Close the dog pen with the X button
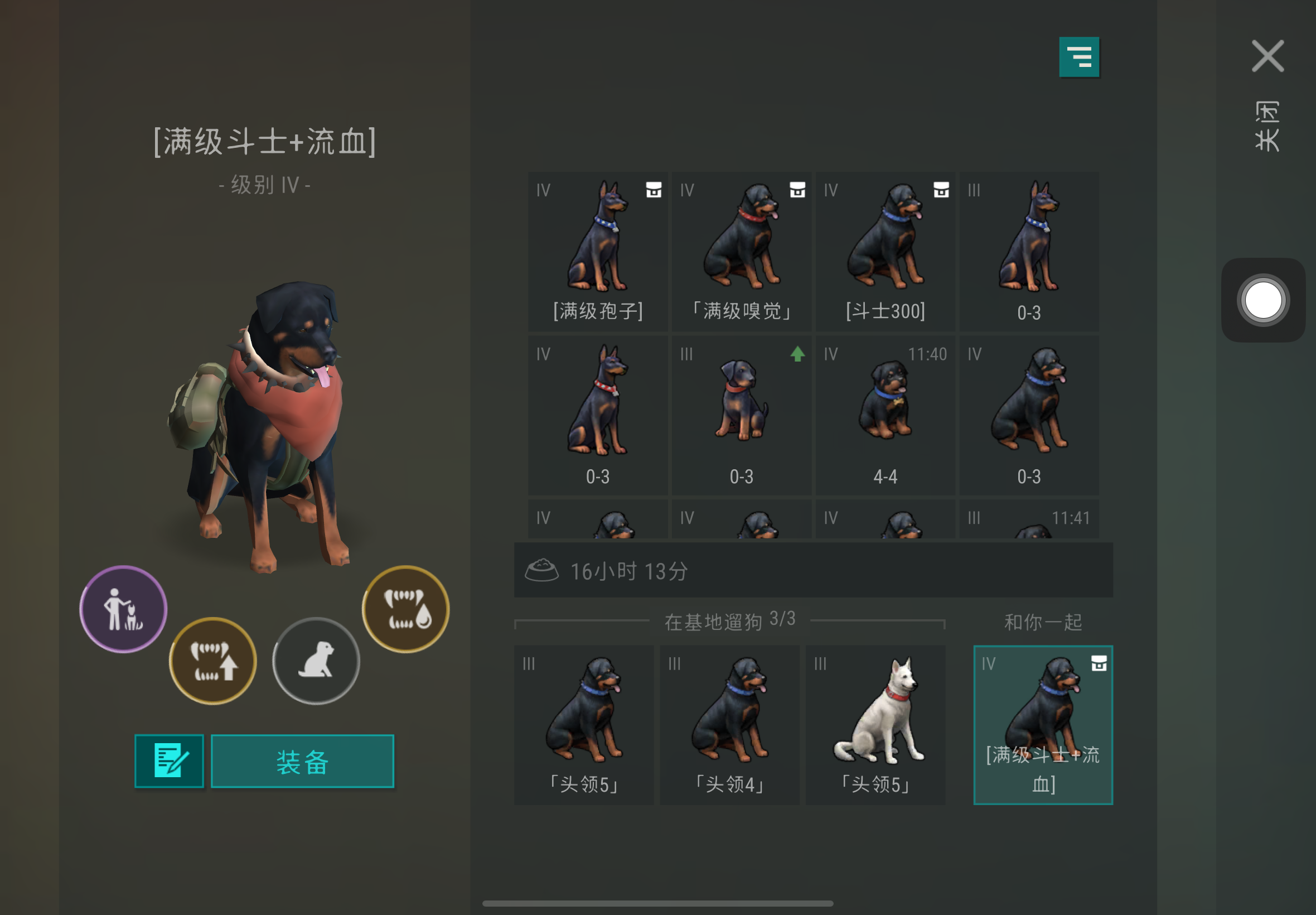Image resolution: width=1316 pixels, height=915 pixels. tap(1267, 56)
